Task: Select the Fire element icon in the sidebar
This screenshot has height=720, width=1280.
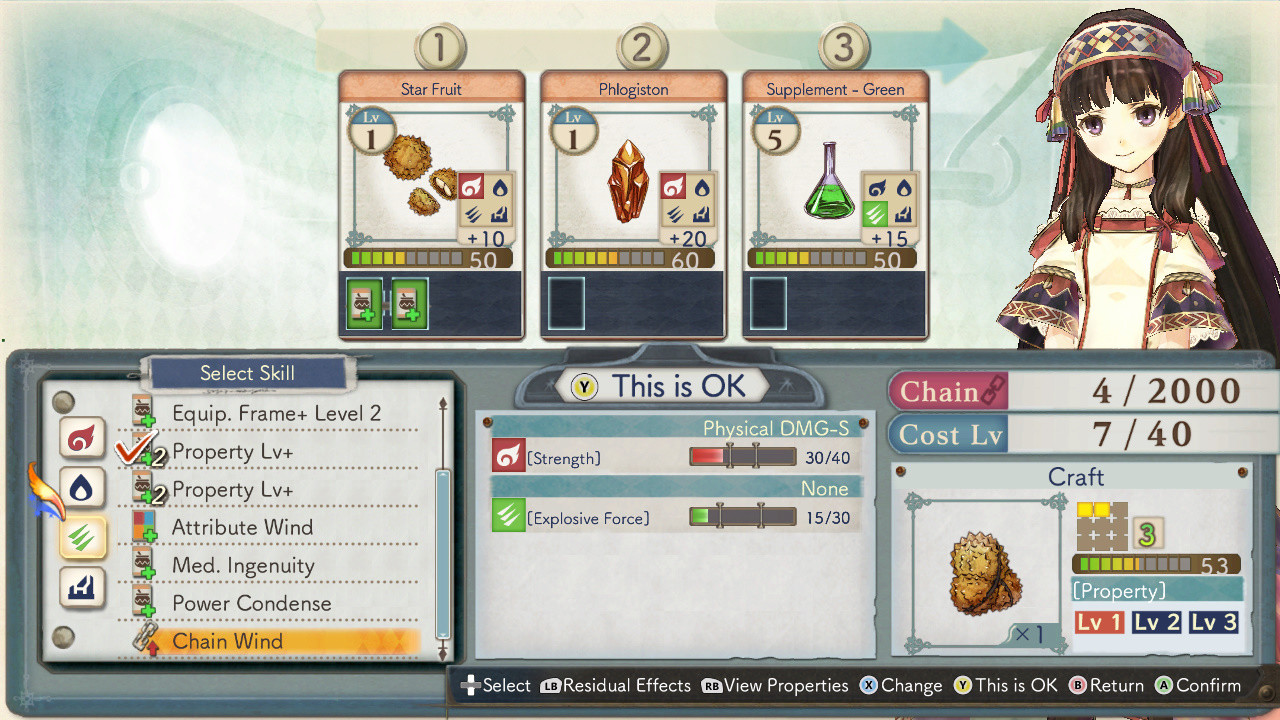Action: click(81, 441)
